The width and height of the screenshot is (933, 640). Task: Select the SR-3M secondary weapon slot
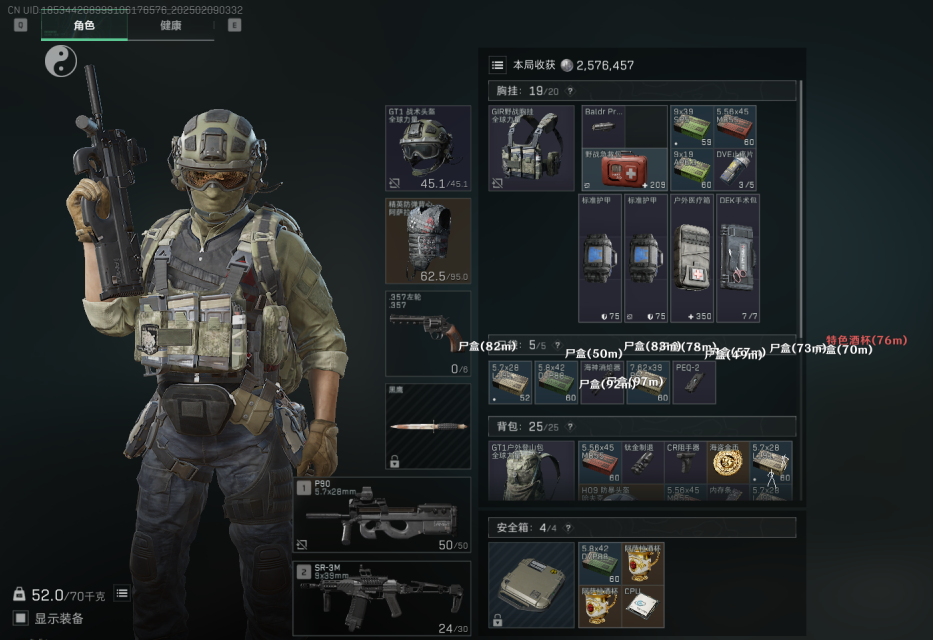[383, 598]
